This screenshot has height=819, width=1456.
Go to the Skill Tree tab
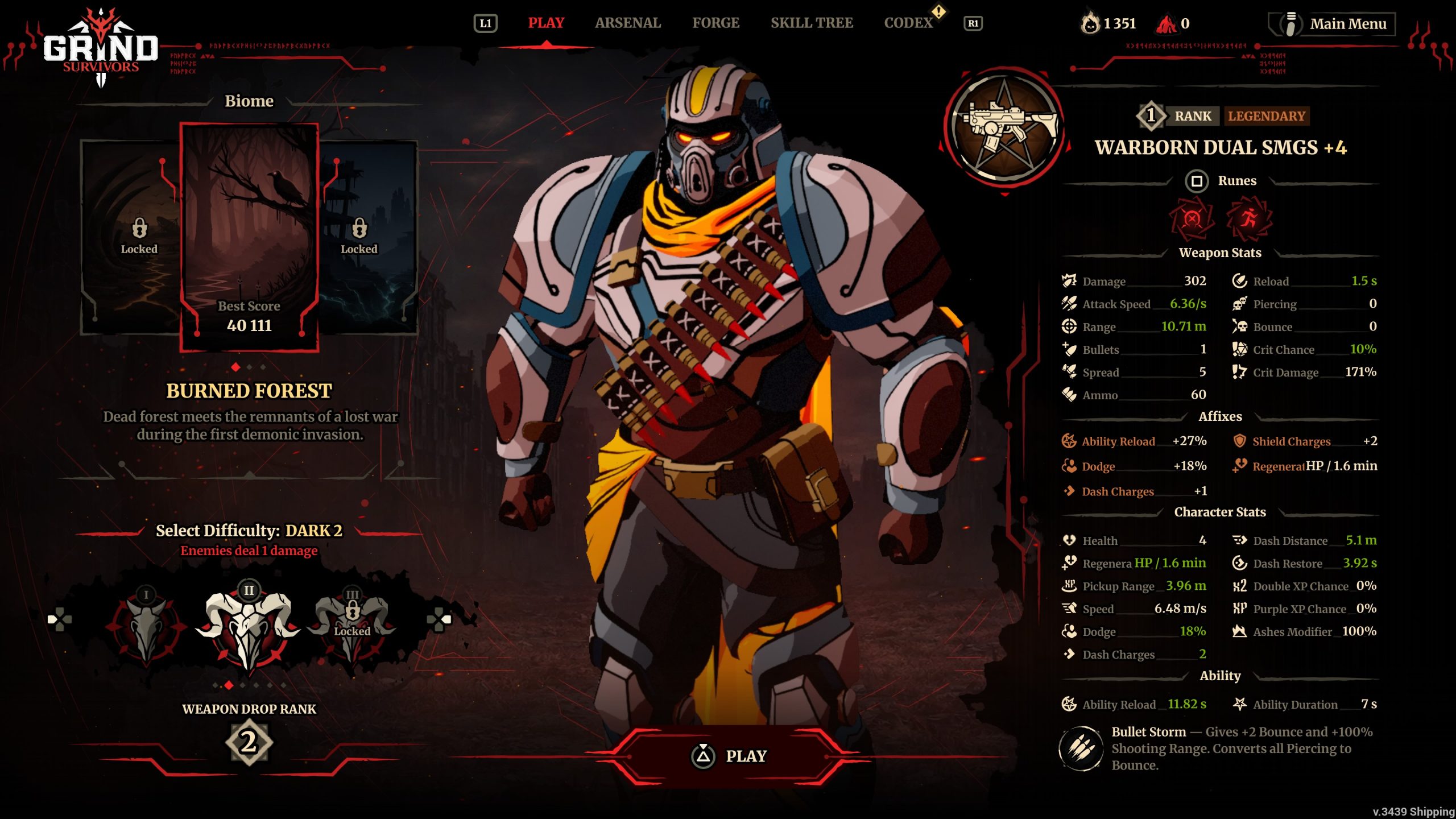[x=812, y=23]
